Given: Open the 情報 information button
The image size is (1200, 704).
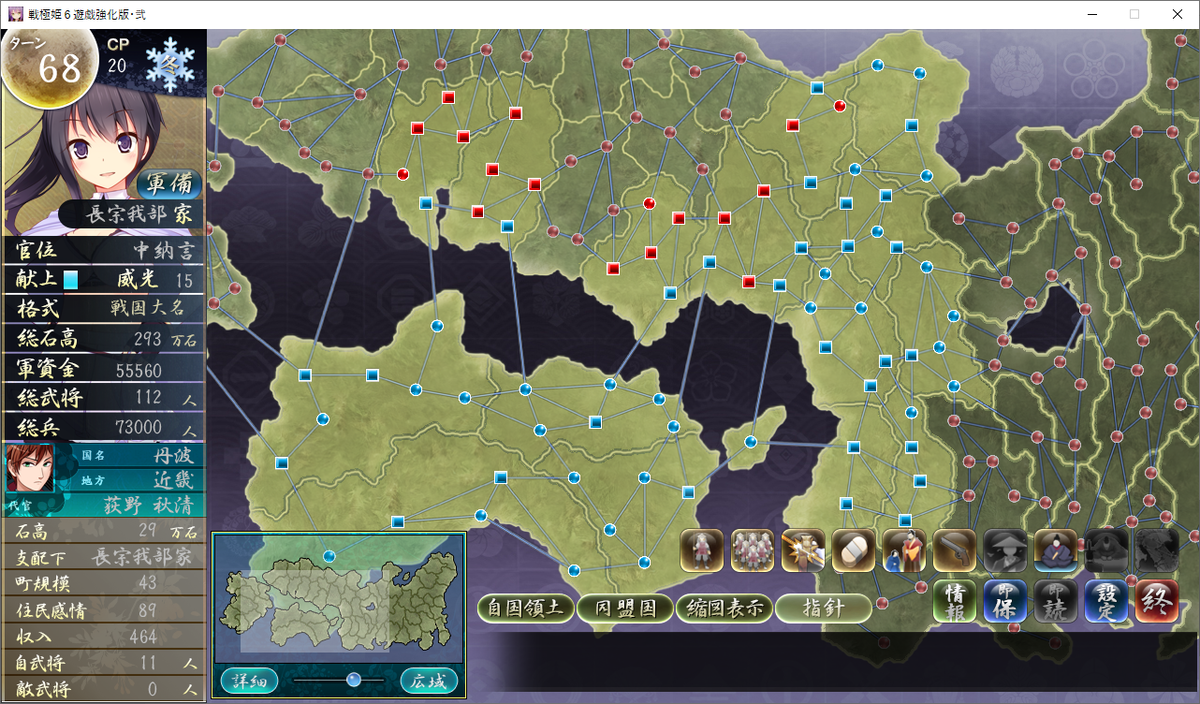Looking at the screenshot, I should coord(954,602).
